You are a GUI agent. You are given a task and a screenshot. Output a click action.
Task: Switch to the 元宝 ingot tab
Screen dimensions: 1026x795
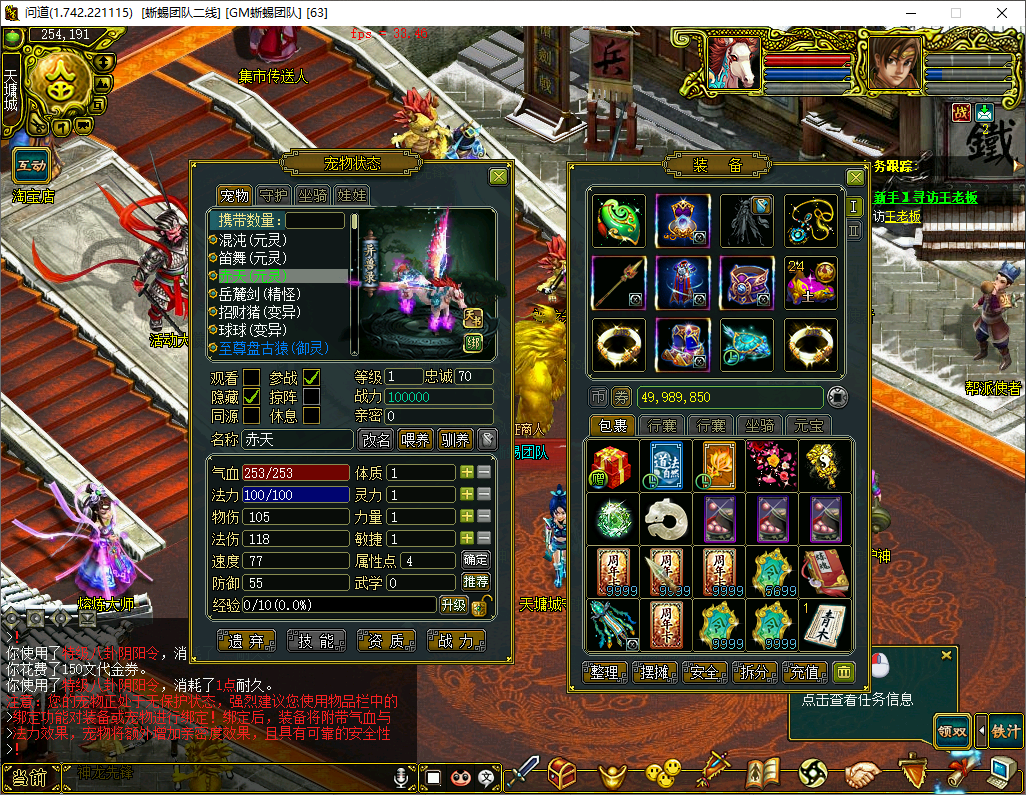pos(809,426)
